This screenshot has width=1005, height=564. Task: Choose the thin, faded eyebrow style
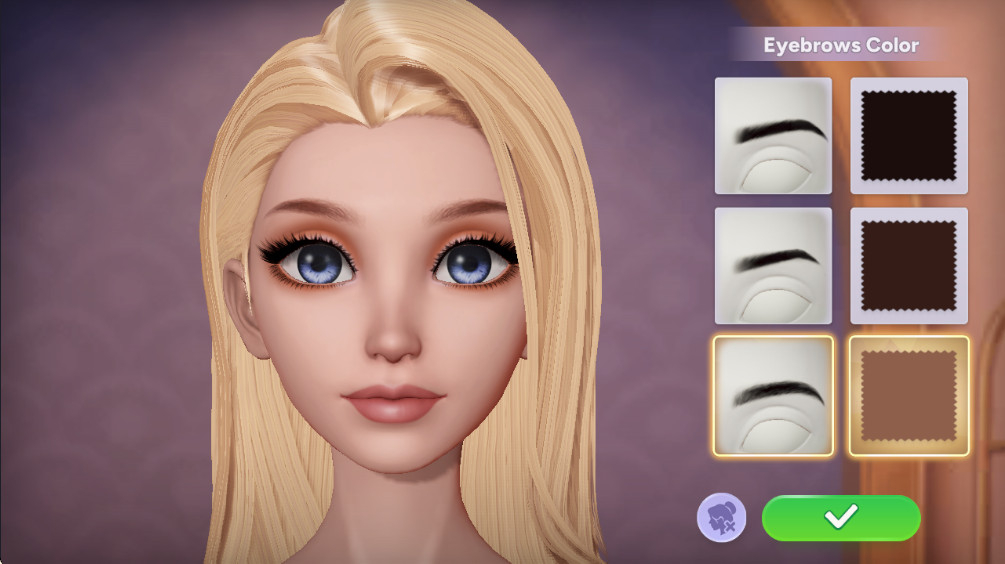(x=773, y=265)
